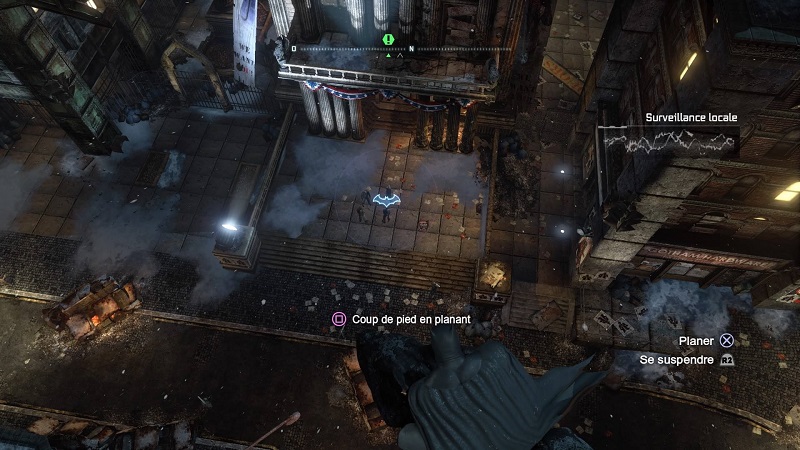
Task: Select the glowing bat-symbol target marker
Action: tap(387, 200)
